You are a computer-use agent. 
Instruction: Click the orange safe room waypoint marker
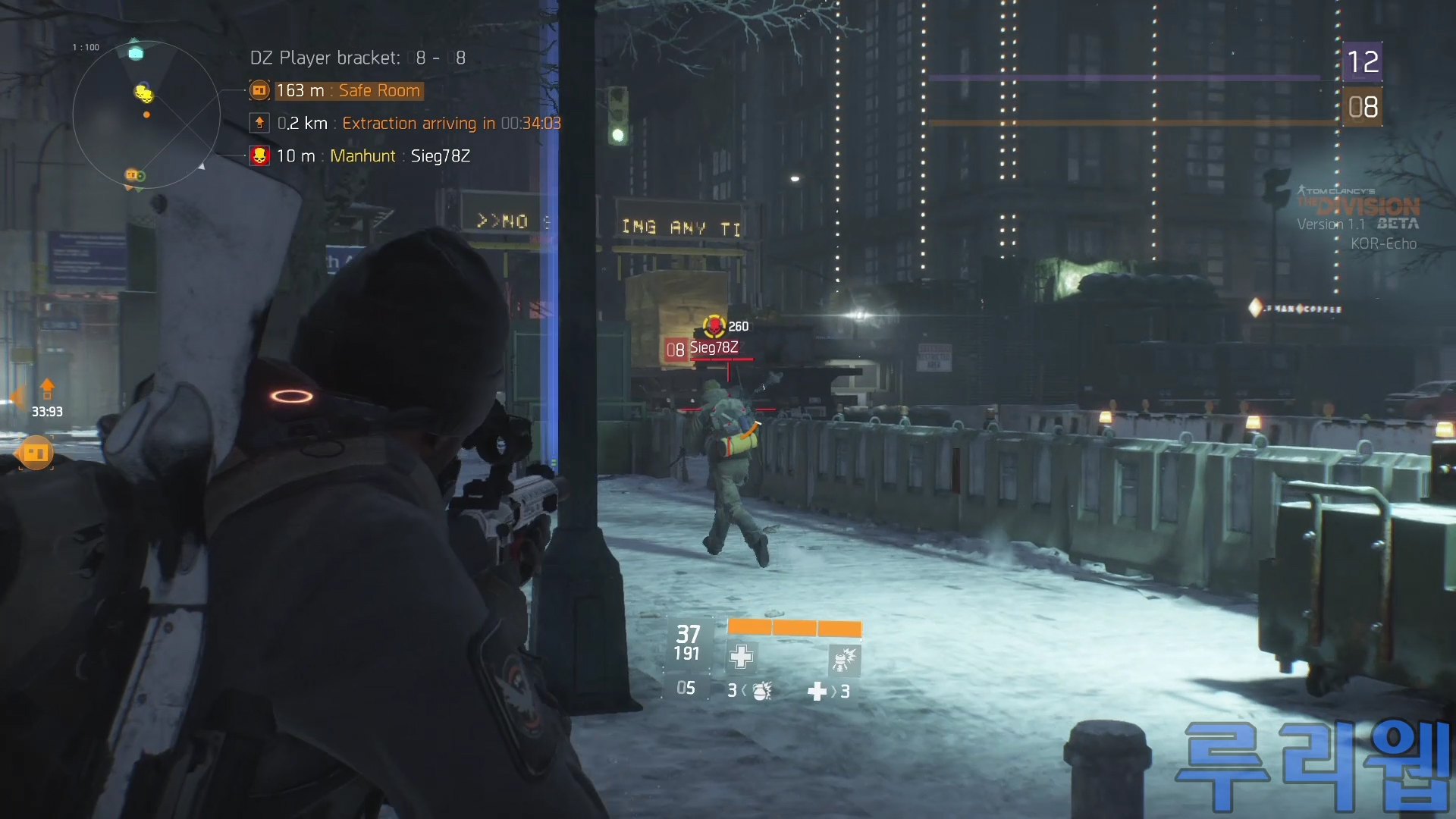(36, 453)
